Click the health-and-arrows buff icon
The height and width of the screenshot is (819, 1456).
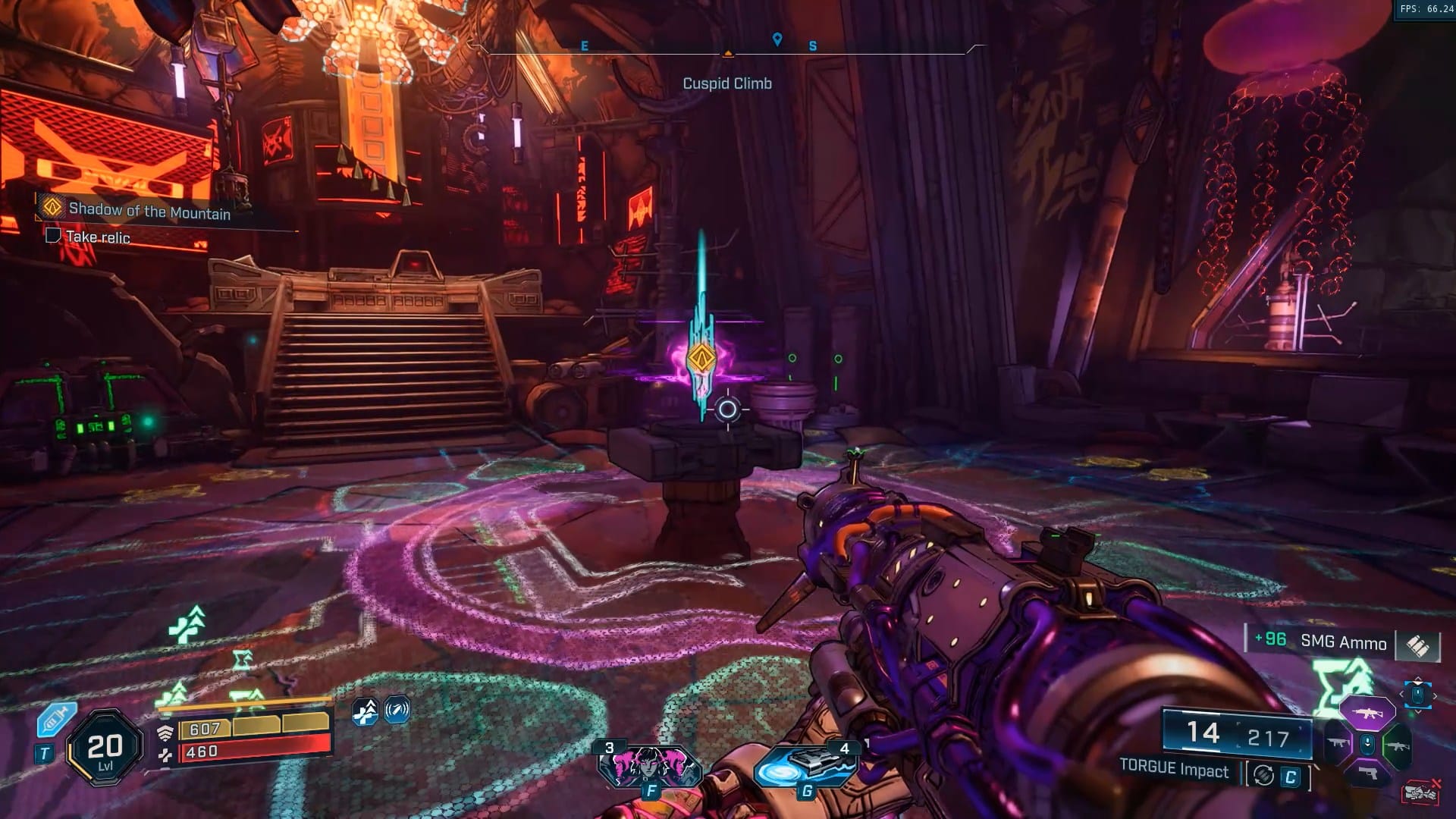click(x=366, y=711)
